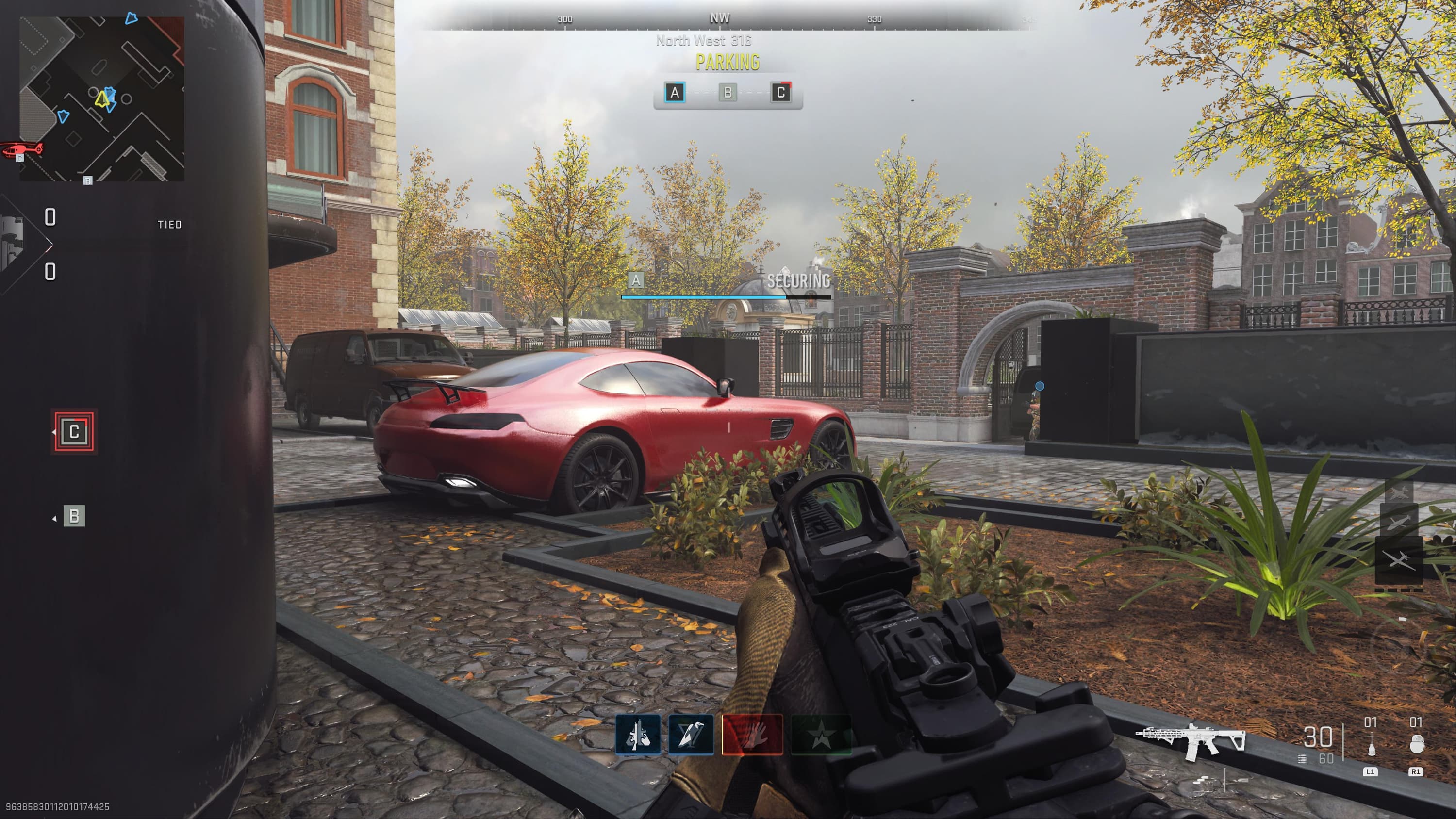This screenshot has width=1456, height=819.
Task: Click the red helicopter icon beside minimap
Action: coord(23,150)
